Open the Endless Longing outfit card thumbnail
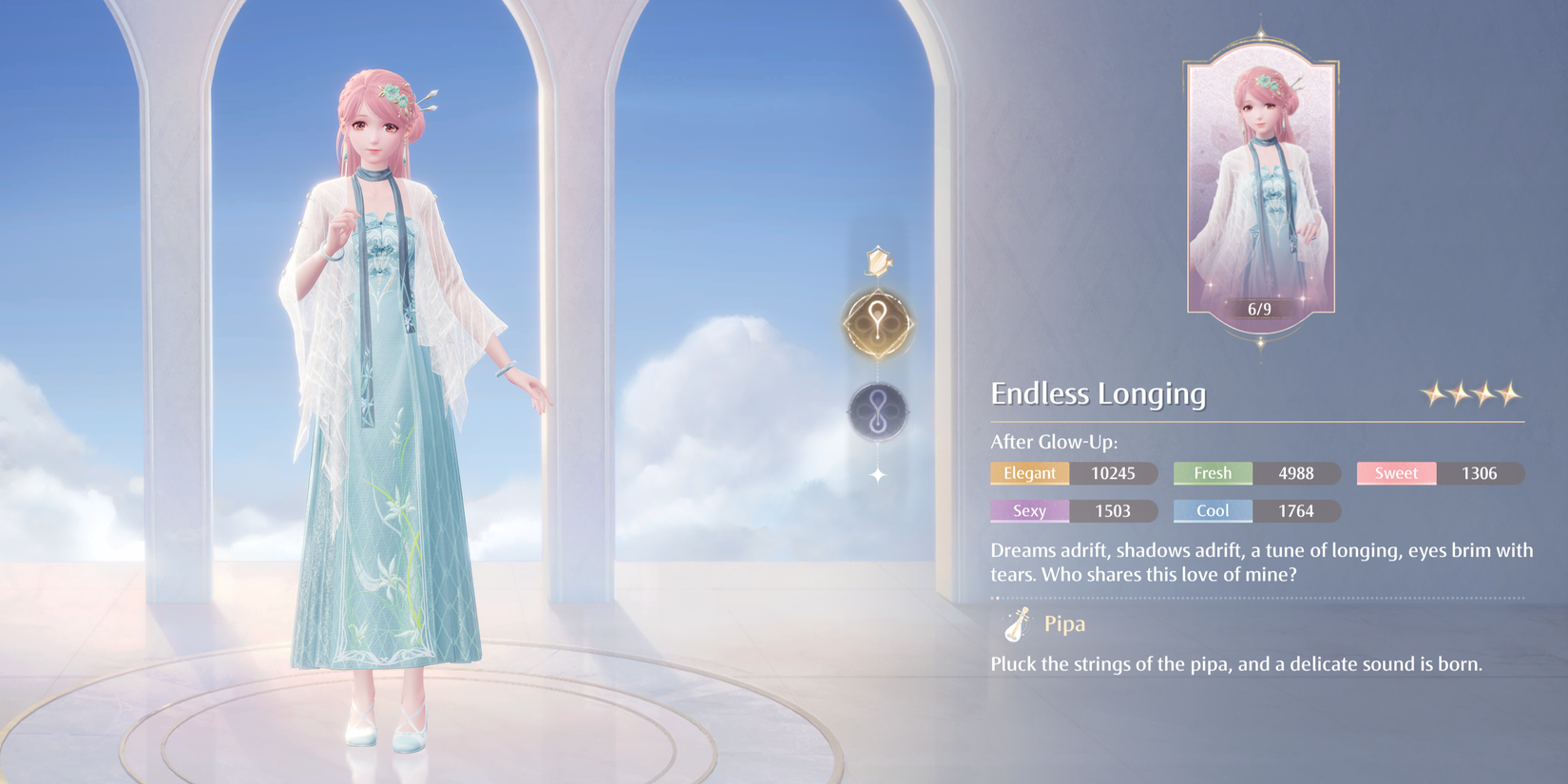This screenshot has height=784, width=1568. 1260,185
